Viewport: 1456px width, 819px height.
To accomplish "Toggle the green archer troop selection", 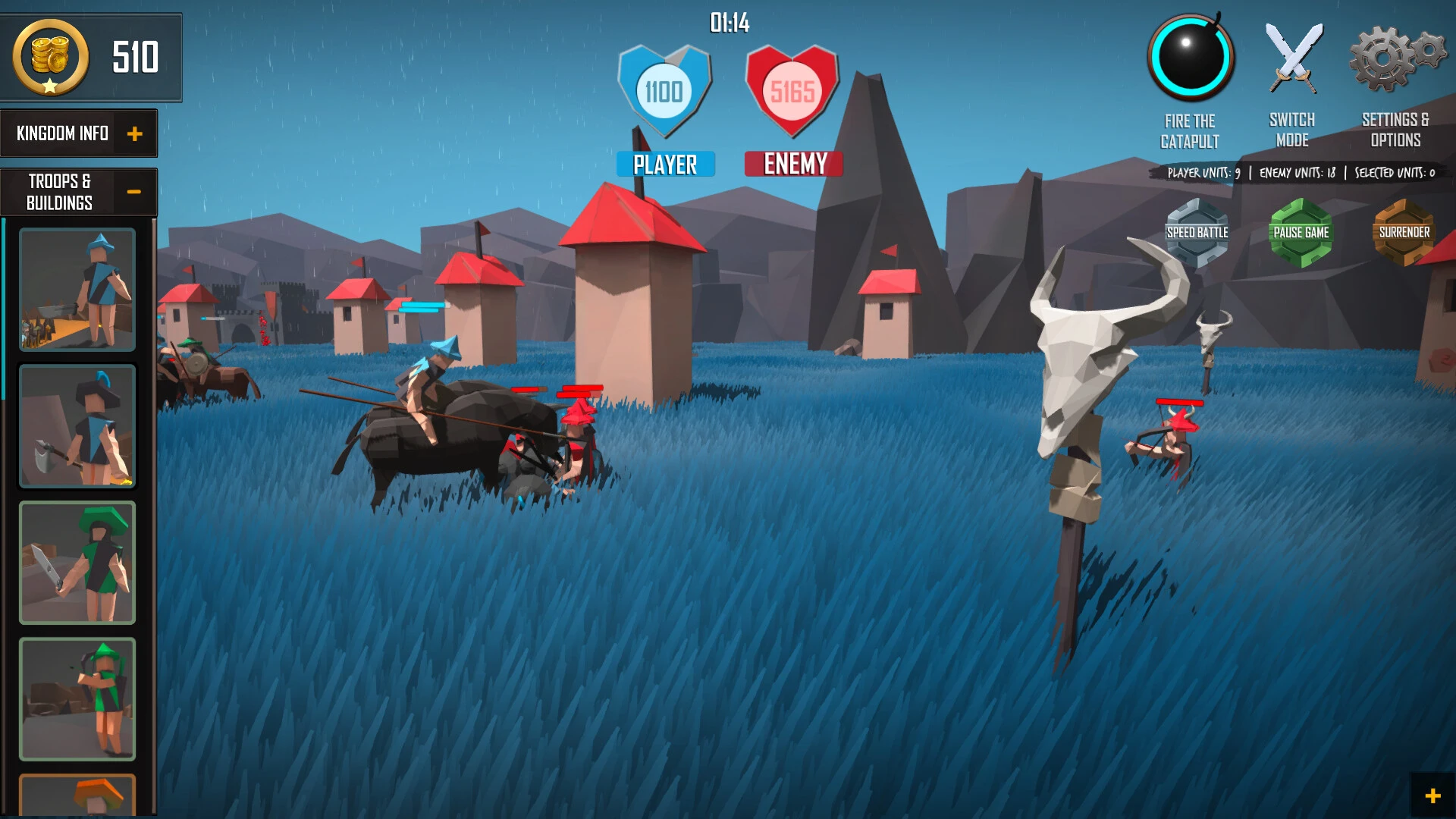I will click(76, 697).
